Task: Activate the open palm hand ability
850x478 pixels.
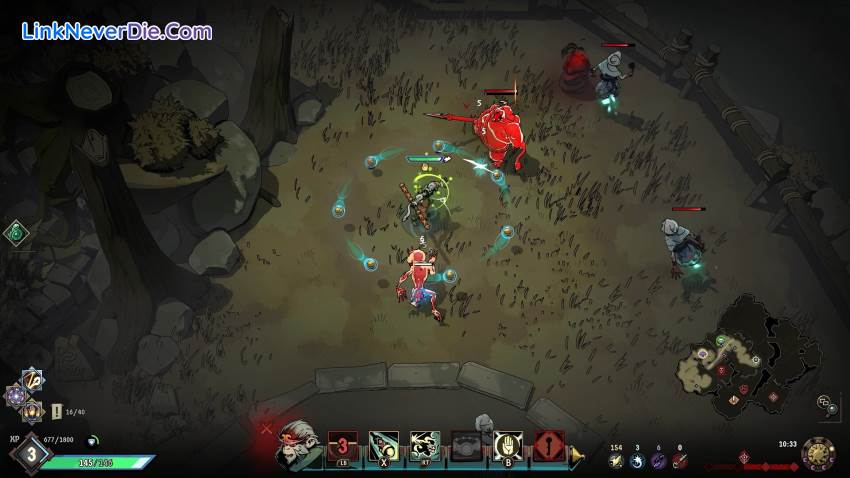Action: [x=508, y=445]
